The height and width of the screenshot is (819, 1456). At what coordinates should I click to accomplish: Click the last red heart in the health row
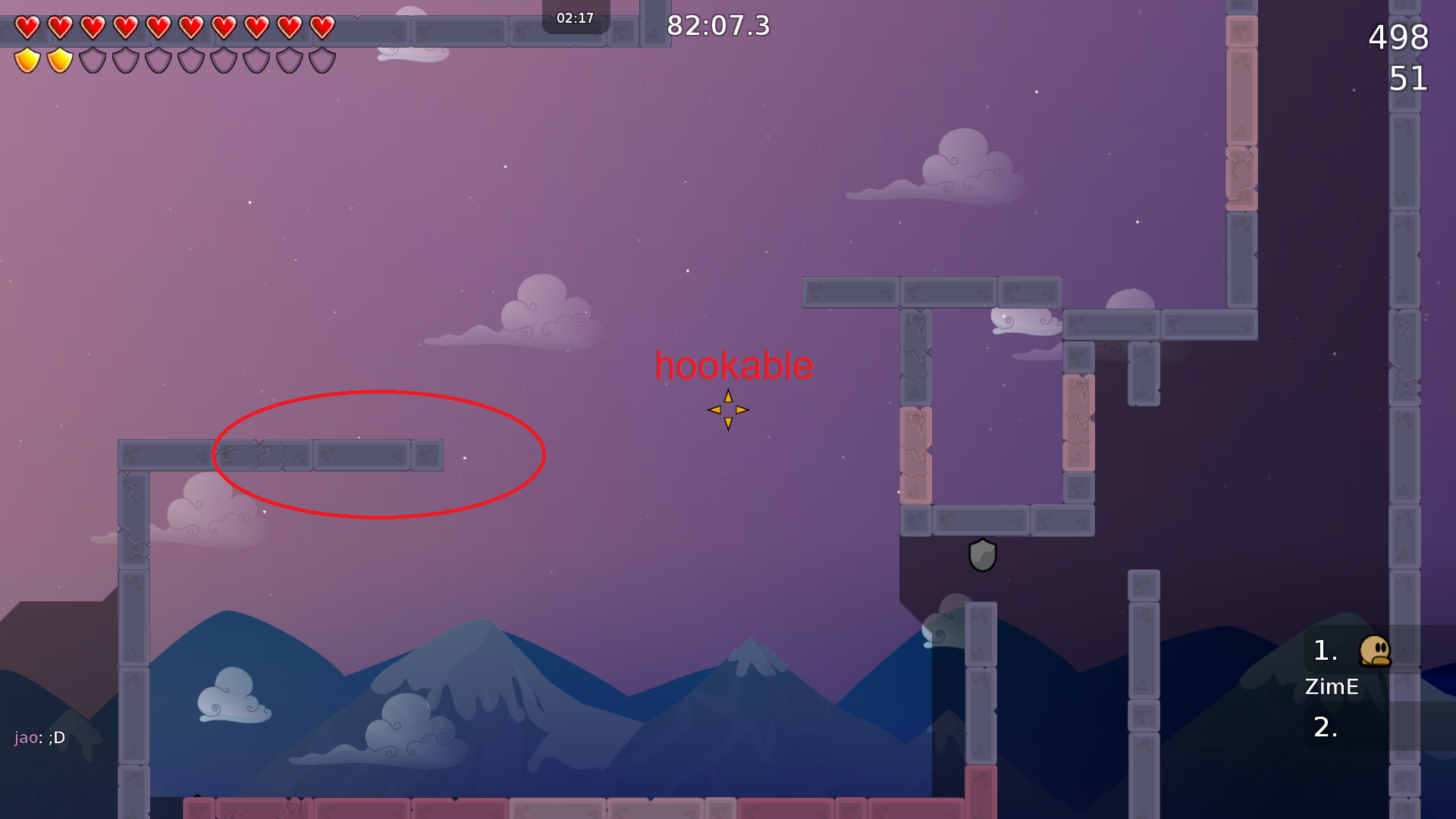click(x=322, y=27)
